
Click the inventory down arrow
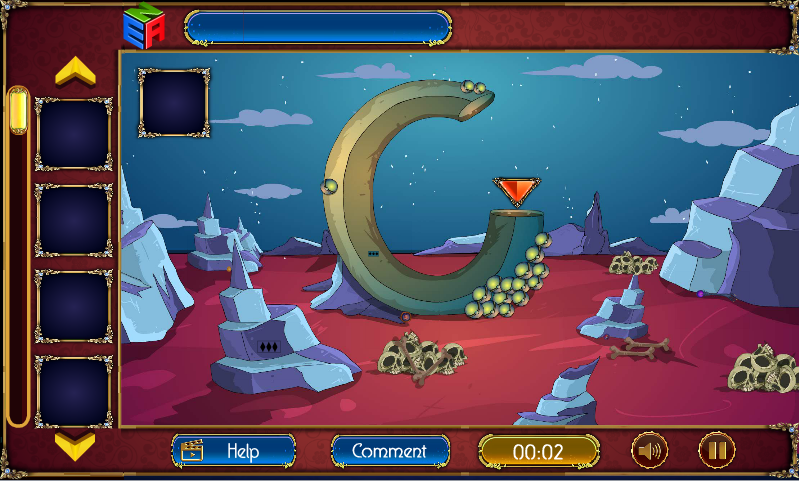tap(74, 443)
